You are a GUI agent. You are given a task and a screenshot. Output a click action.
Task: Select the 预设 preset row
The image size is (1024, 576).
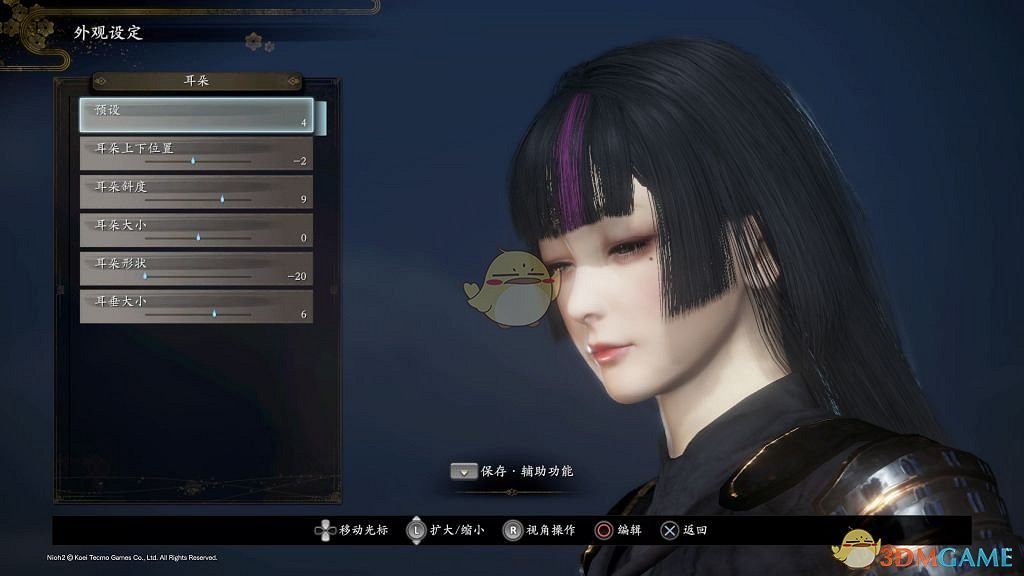coord(196,115)
